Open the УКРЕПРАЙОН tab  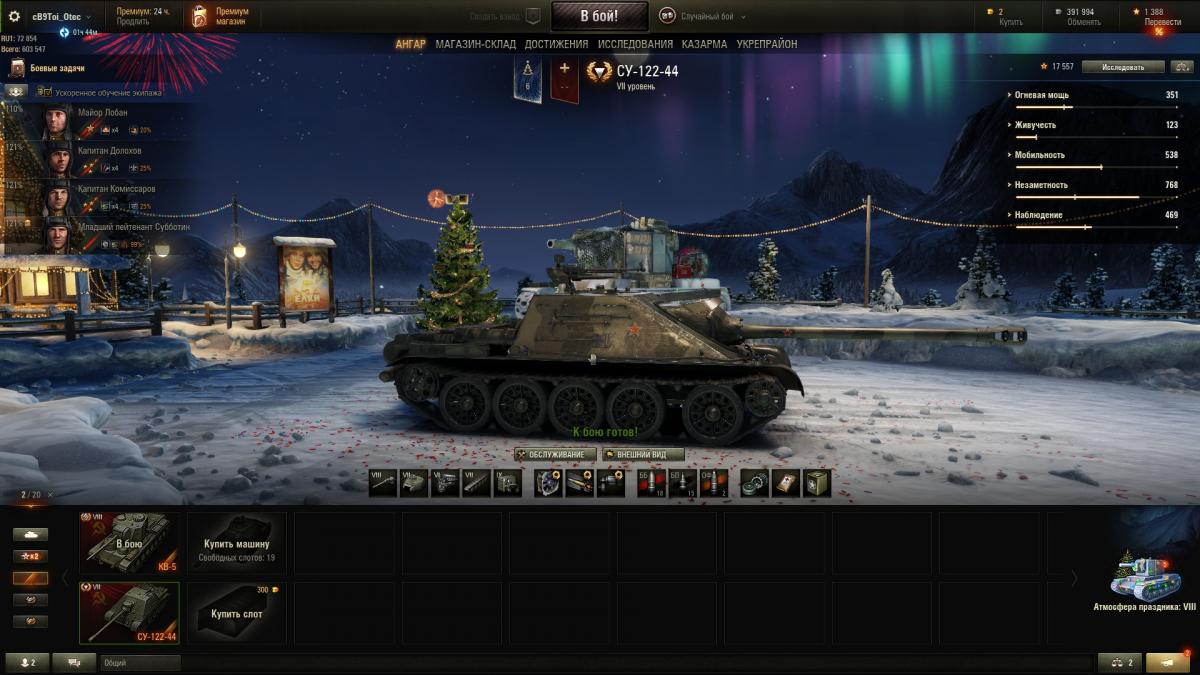pos(766,44)
